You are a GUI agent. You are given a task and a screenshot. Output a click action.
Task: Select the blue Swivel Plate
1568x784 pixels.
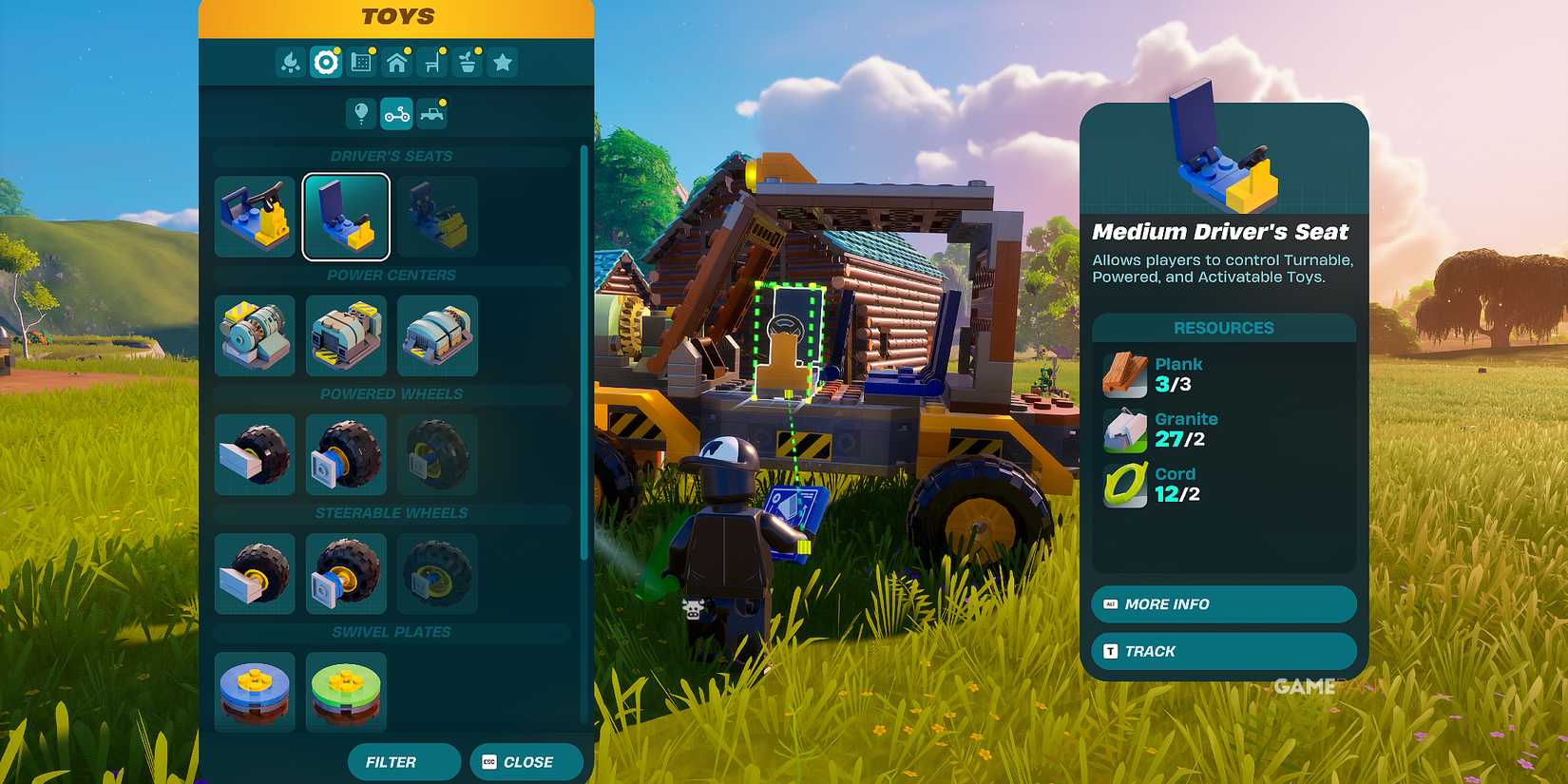coord(255,691)
